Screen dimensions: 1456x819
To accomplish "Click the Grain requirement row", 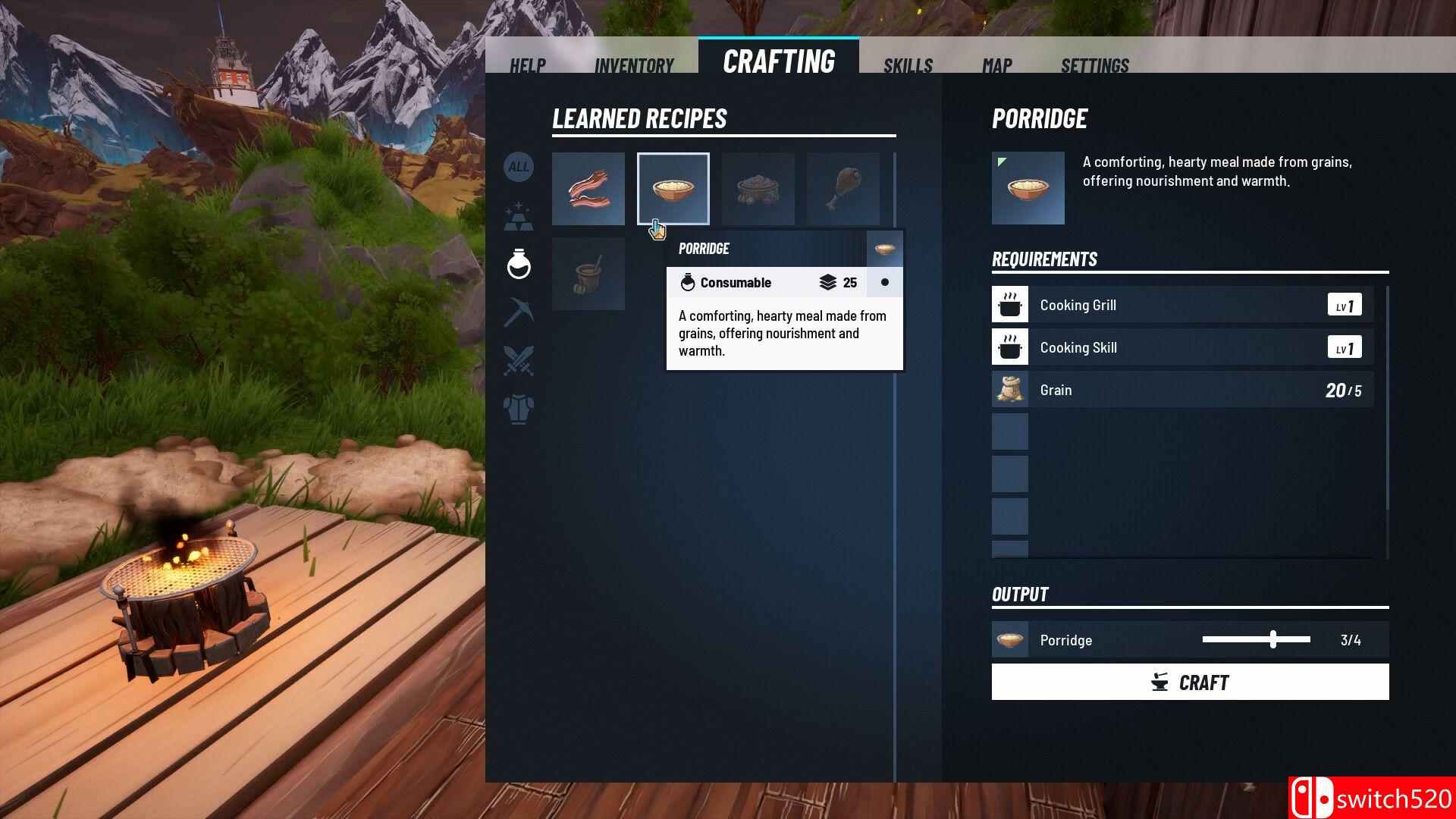I will pos(1182,390).
